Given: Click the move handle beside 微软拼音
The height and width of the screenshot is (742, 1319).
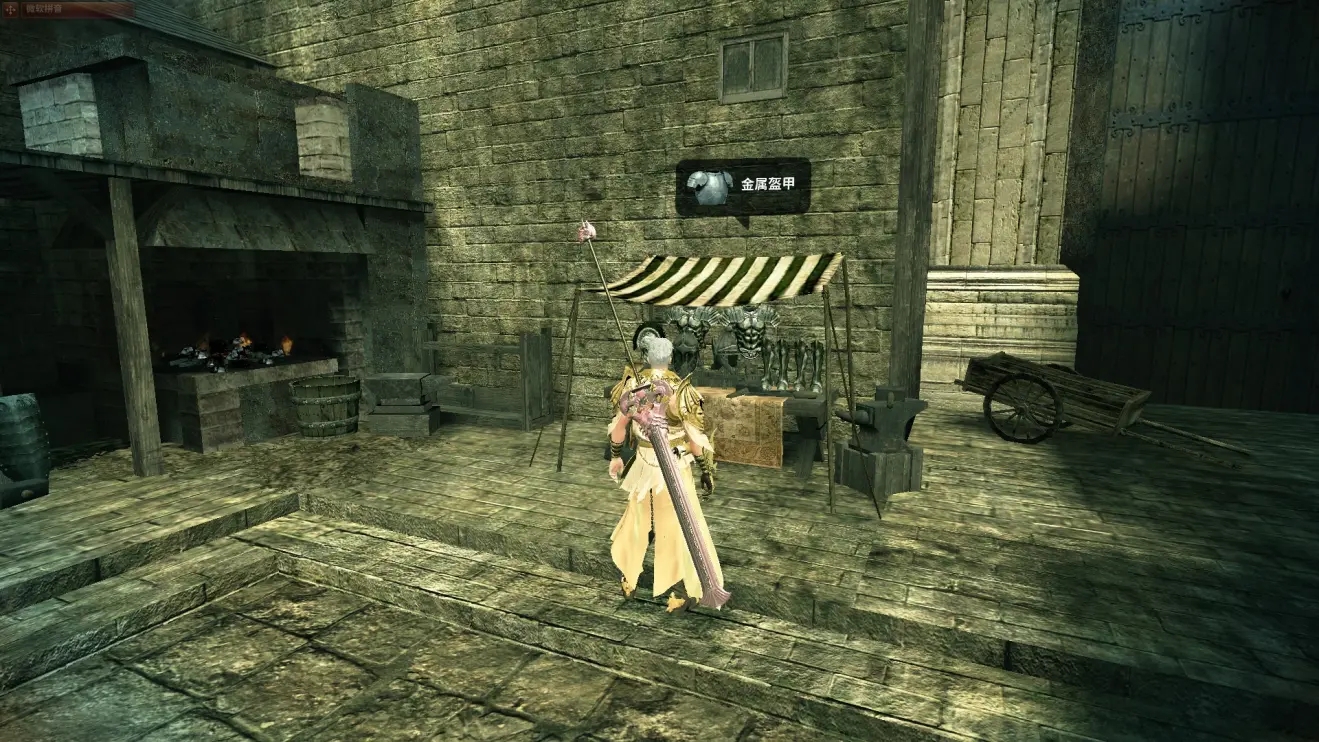Looking at the screenshot, I should click(8, 9).
